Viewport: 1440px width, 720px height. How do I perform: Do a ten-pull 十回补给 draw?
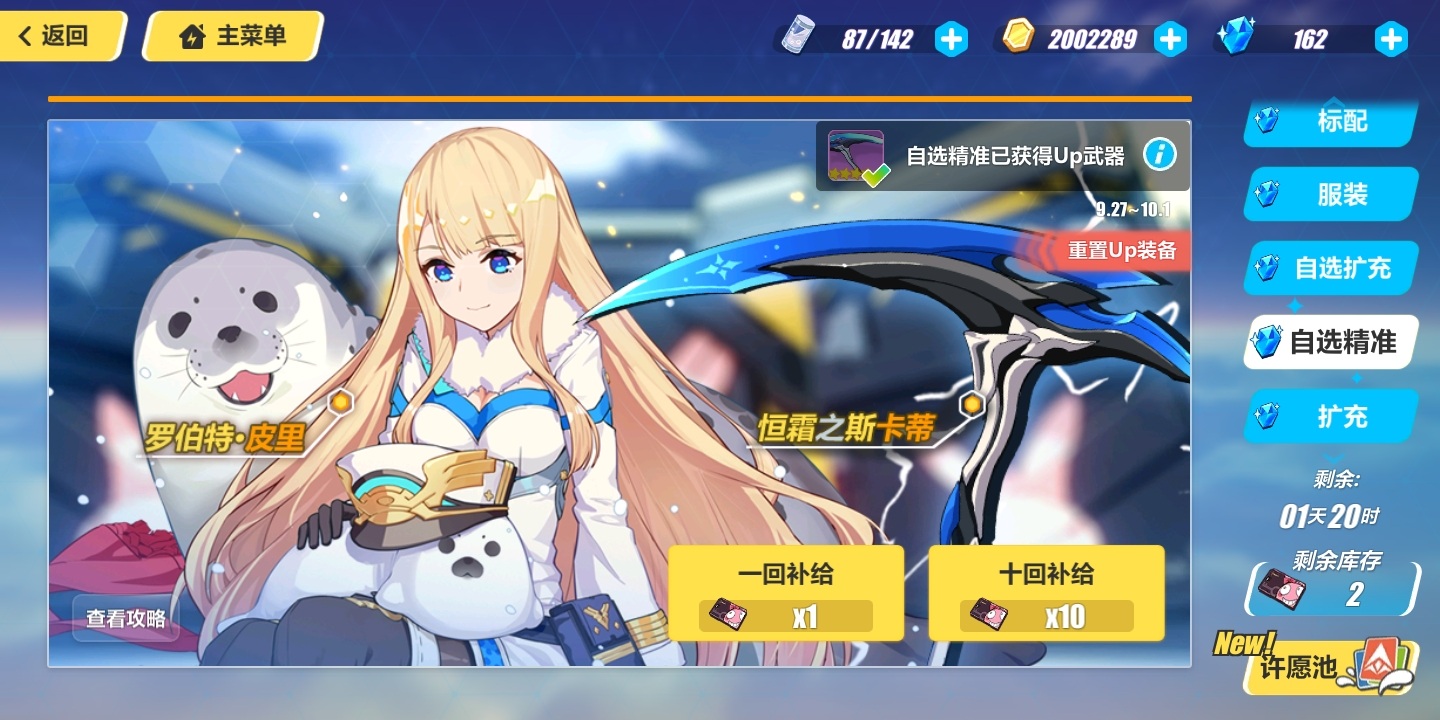tap(1046, 593)
